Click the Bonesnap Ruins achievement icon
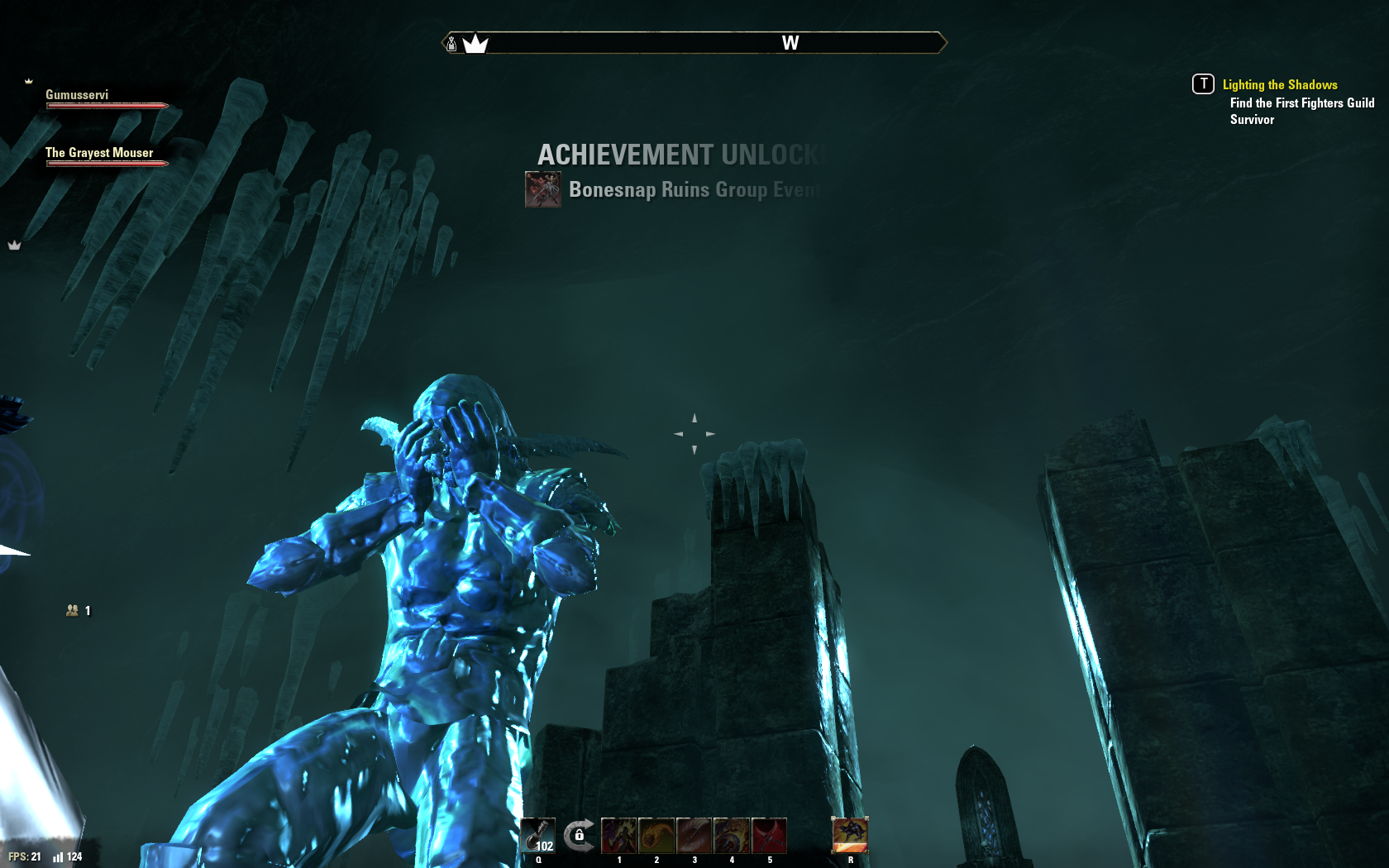This screenshot has height=868, width=1389. [x=543, y=189]
